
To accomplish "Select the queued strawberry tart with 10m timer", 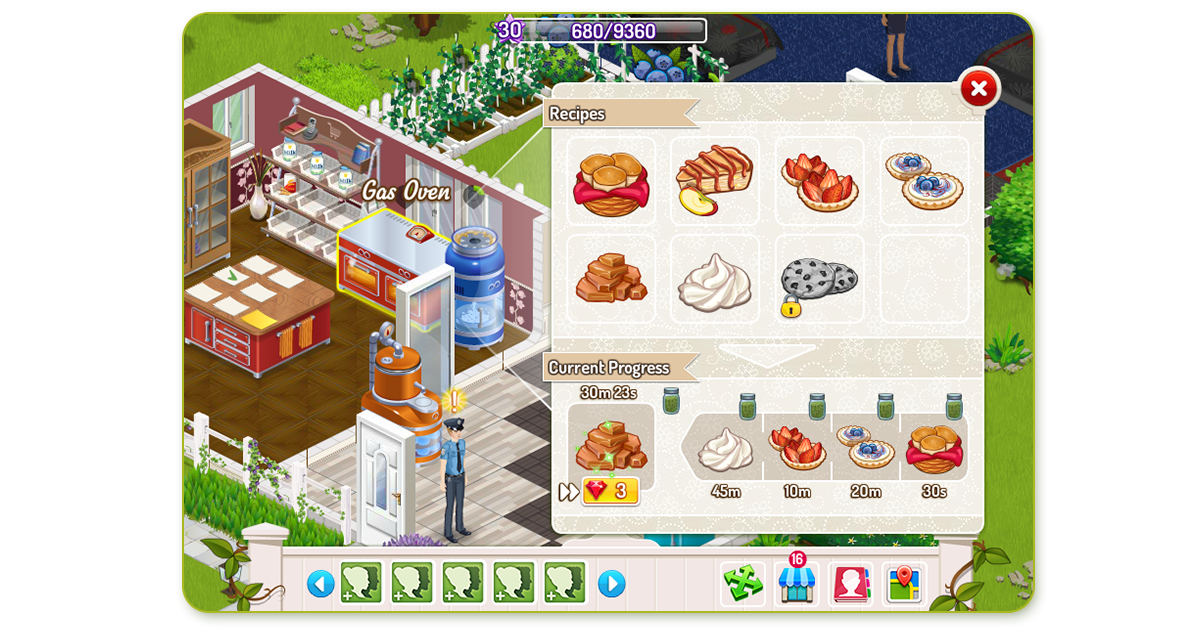I will click(797, 448).
